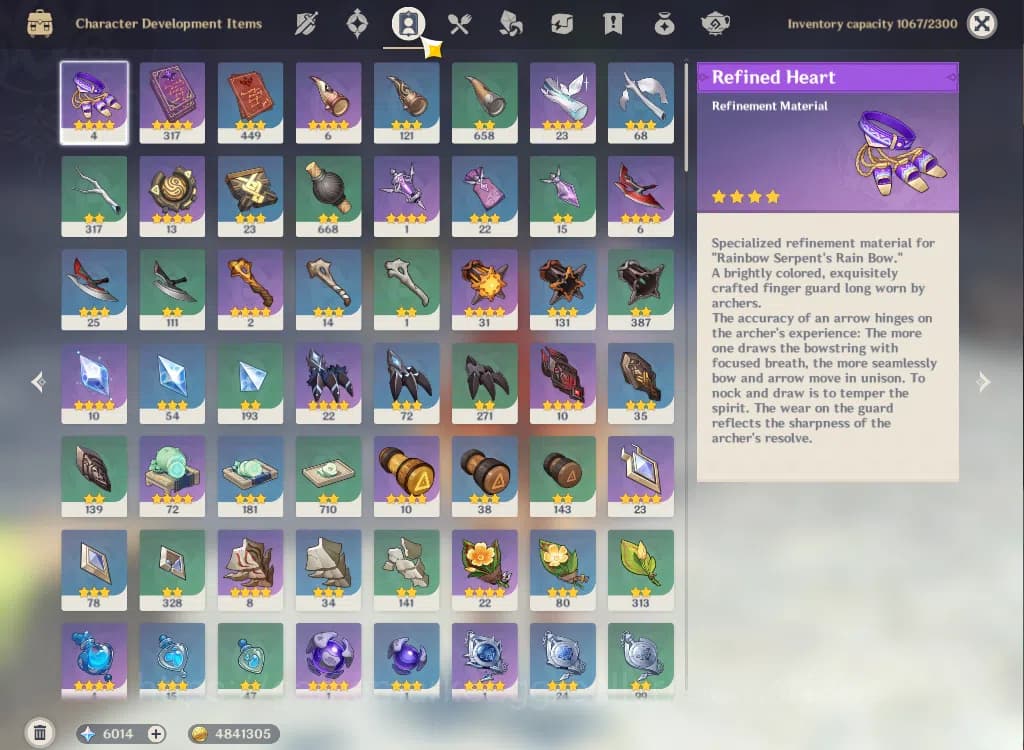Select the small crystal shard stack of 193
This screenshot has width=1024, height=750.
[x=250, y=382]
